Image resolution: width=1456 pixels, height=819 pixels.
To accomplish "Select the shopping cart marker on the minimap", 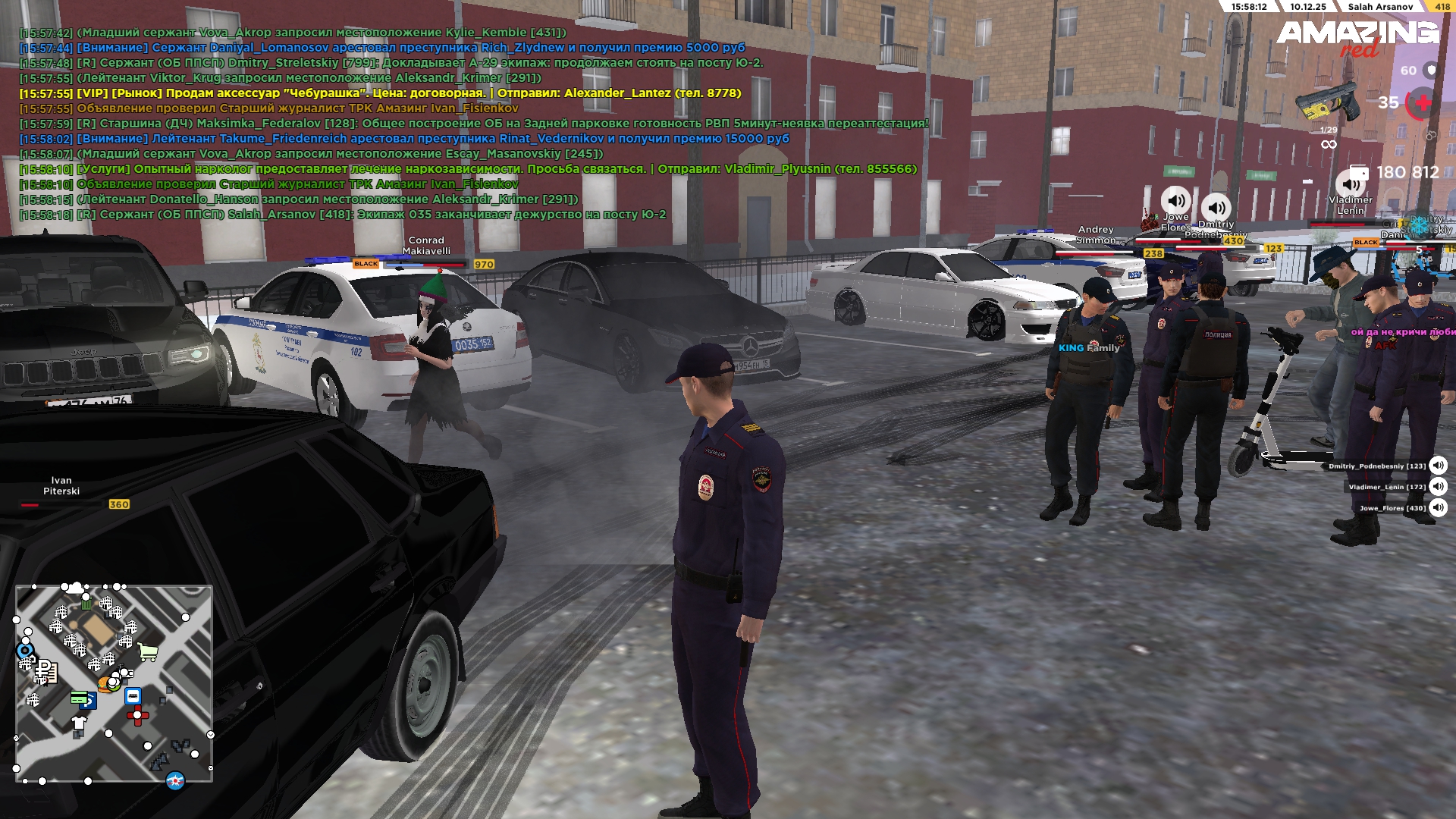I will (x=148, y=651).
